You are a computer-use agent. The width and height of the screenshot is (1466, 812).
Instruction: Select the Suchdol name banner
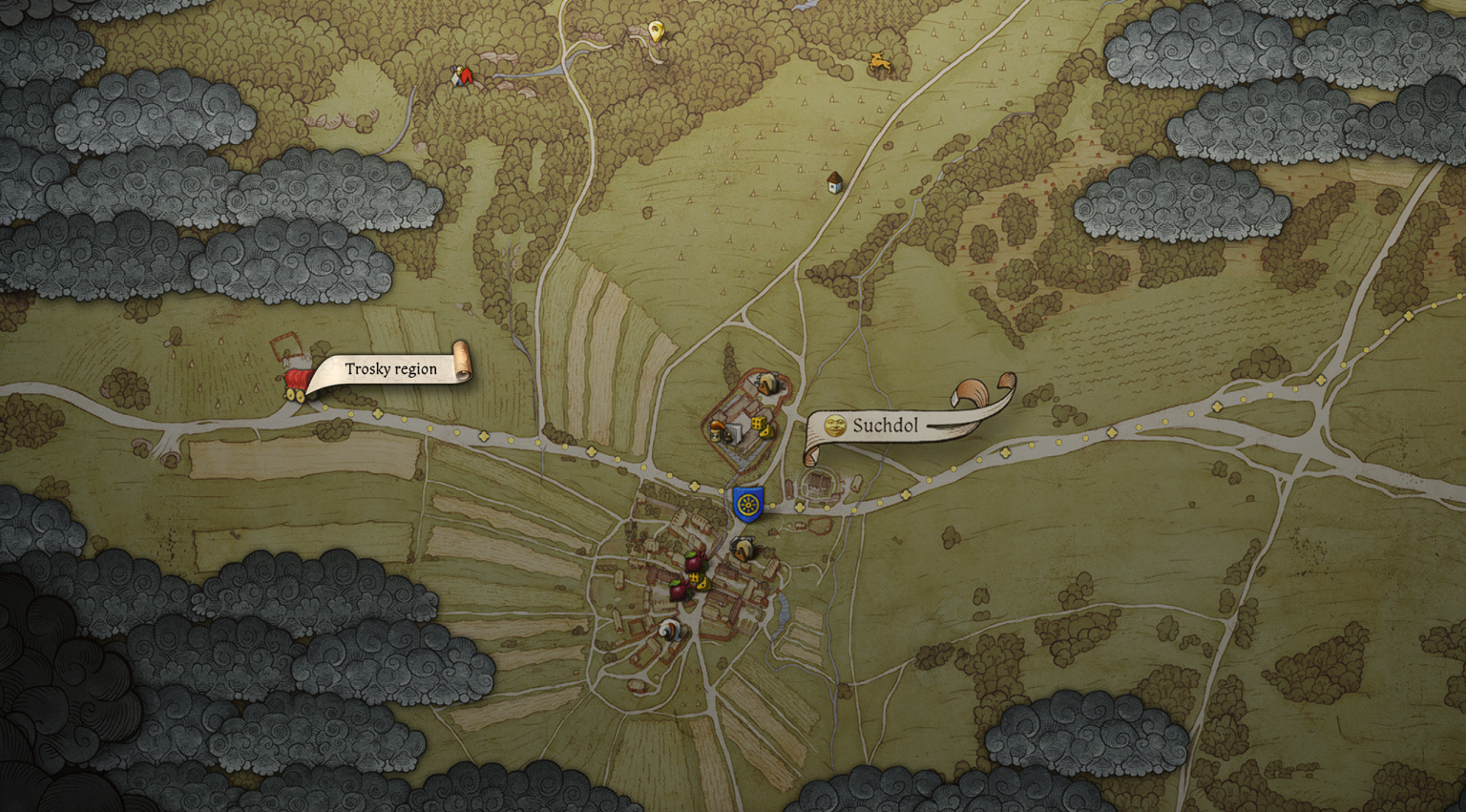click(886, 426)
